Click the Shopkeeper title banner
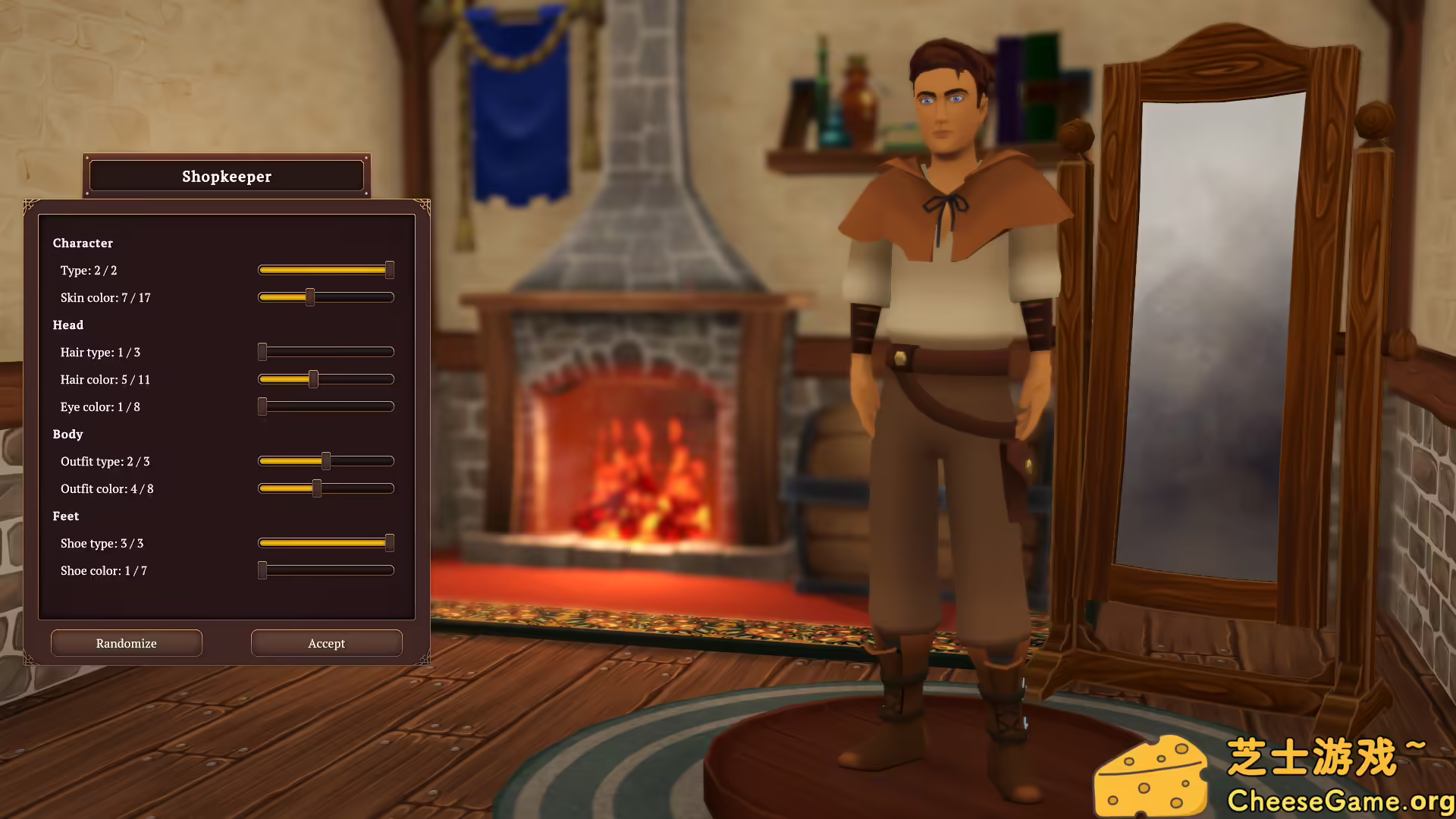This screenshot has height=819, width=1456. coord(226,176)
